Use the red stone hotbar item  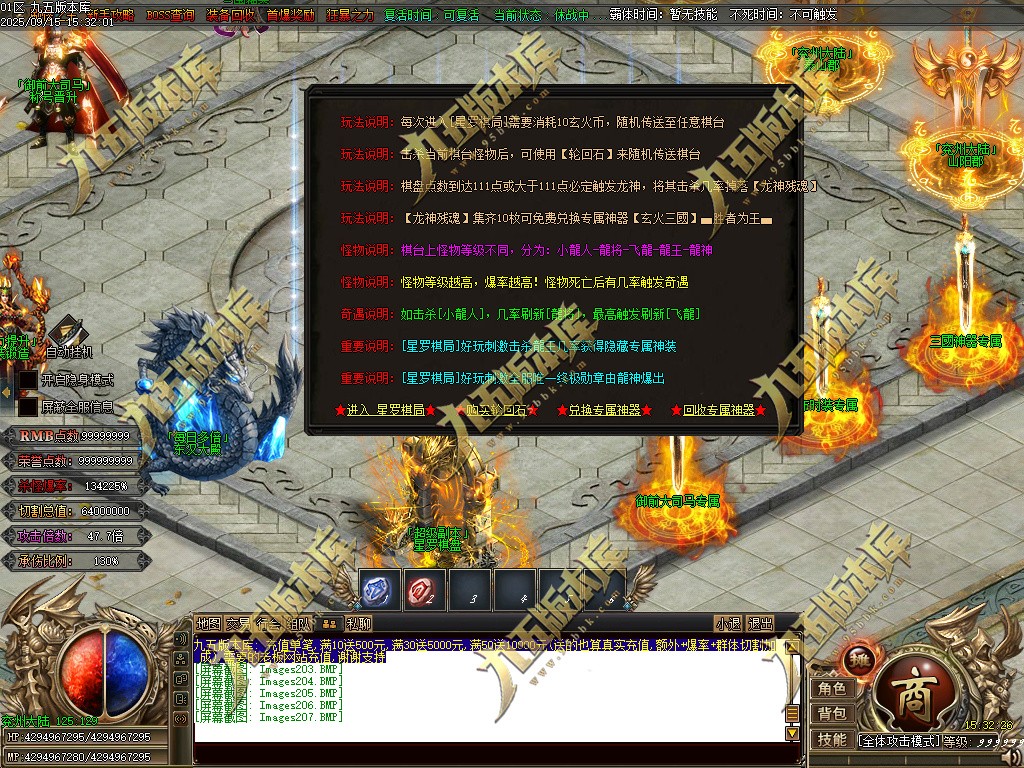click(425, 590)
